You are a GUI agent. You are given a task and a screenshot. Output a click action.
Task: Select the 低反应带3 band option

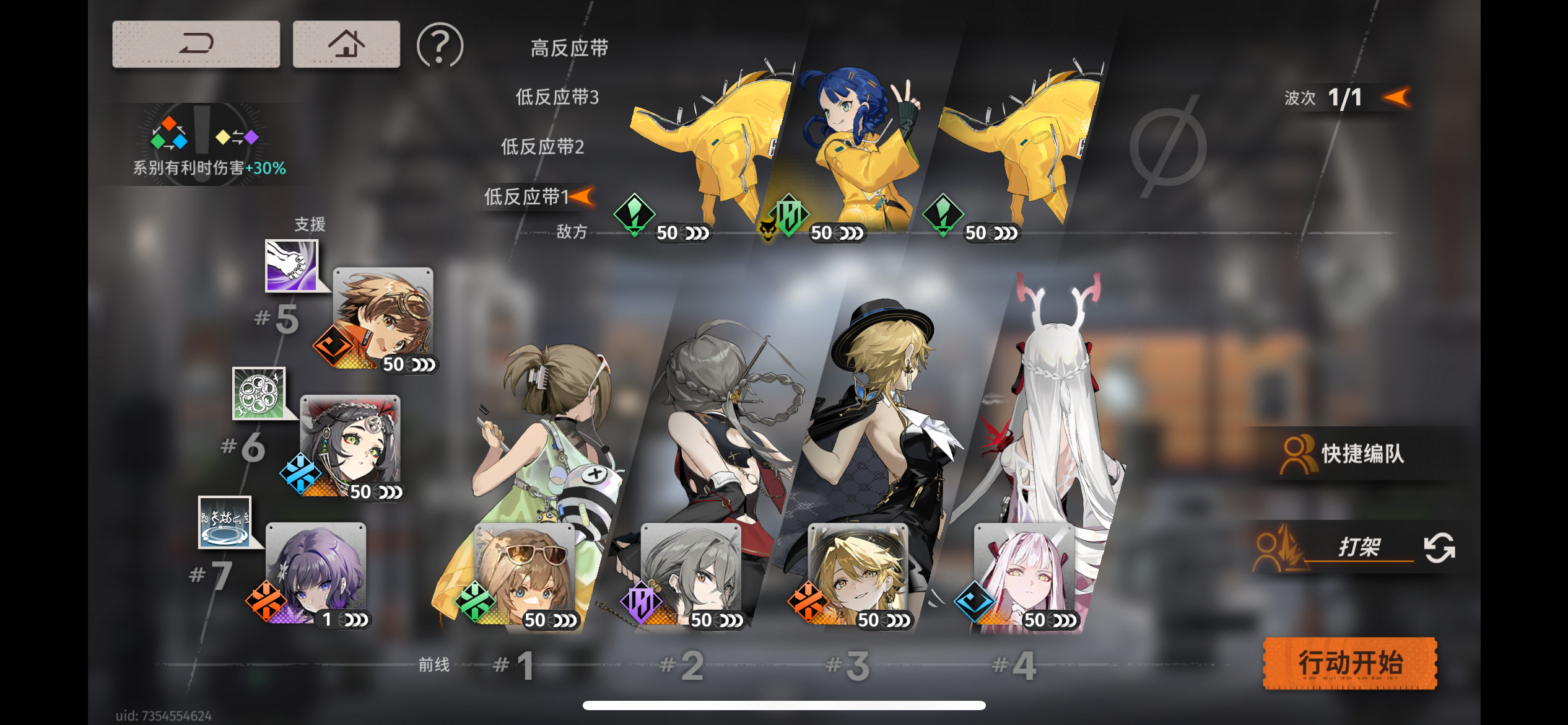(556, 97)
